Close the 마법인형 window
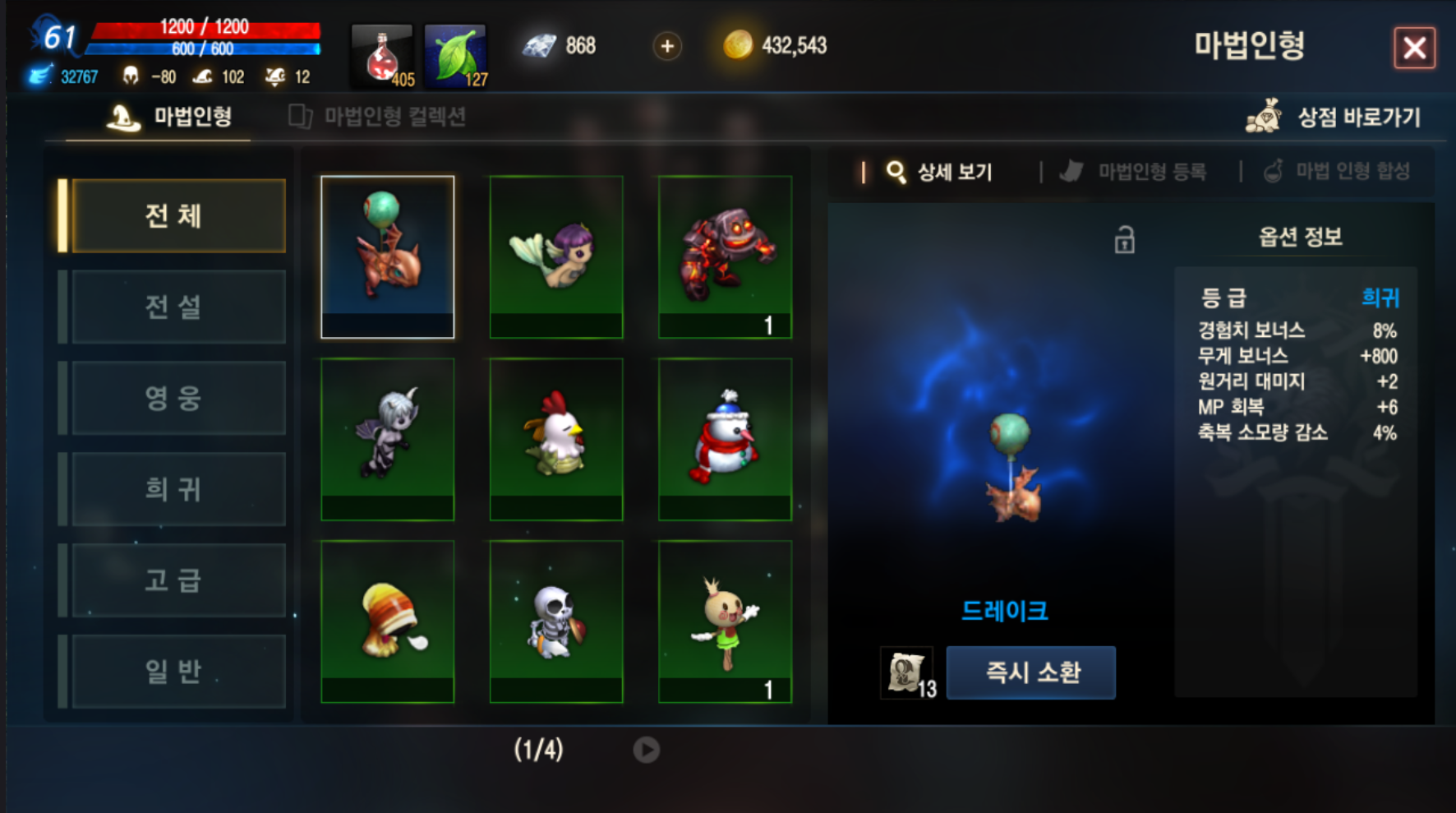1456x813 pixels. (x=1414, y=48)
